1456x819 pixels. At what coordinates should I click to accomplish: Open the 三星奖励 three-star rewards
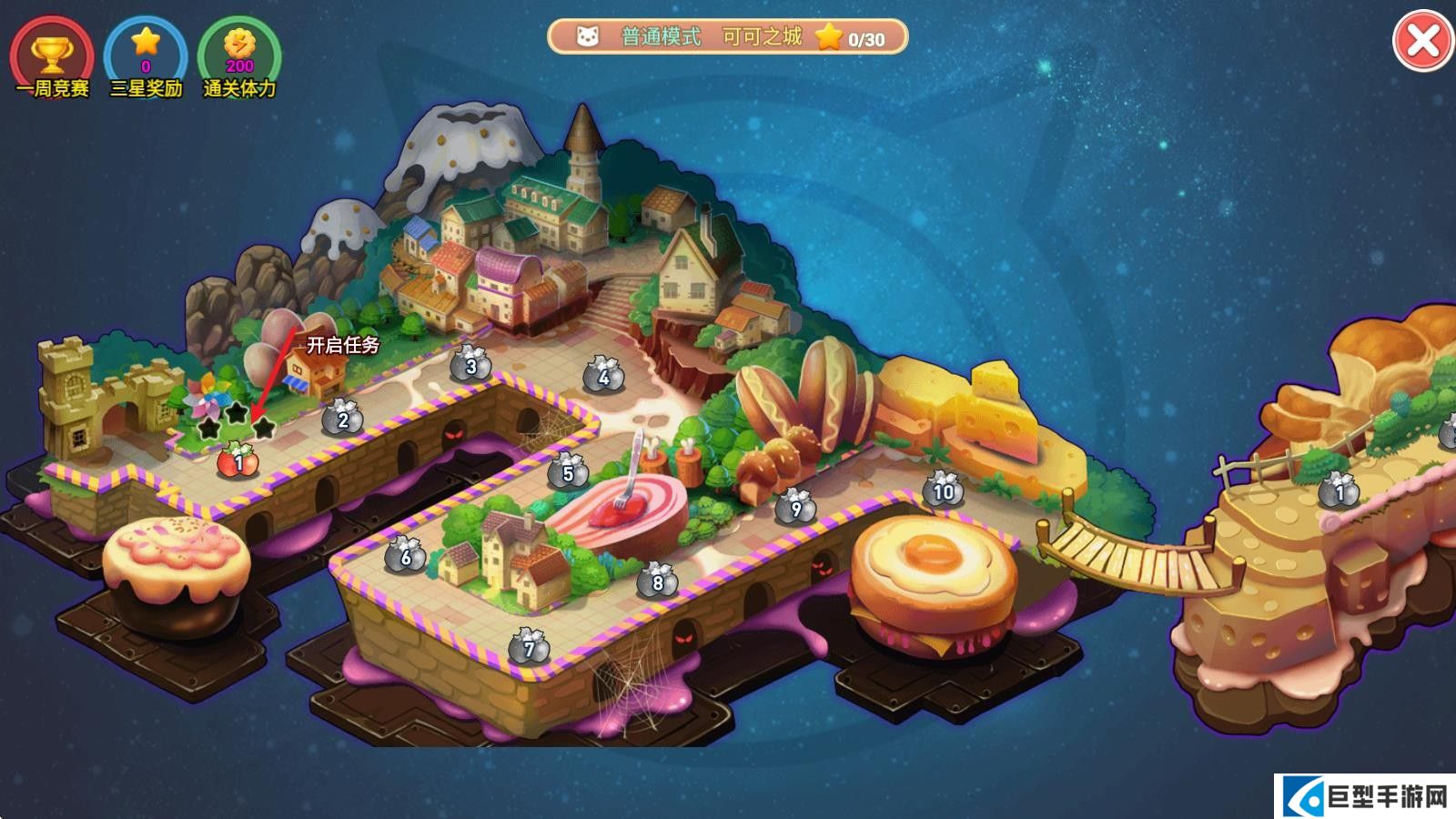(x=146, y=56)
